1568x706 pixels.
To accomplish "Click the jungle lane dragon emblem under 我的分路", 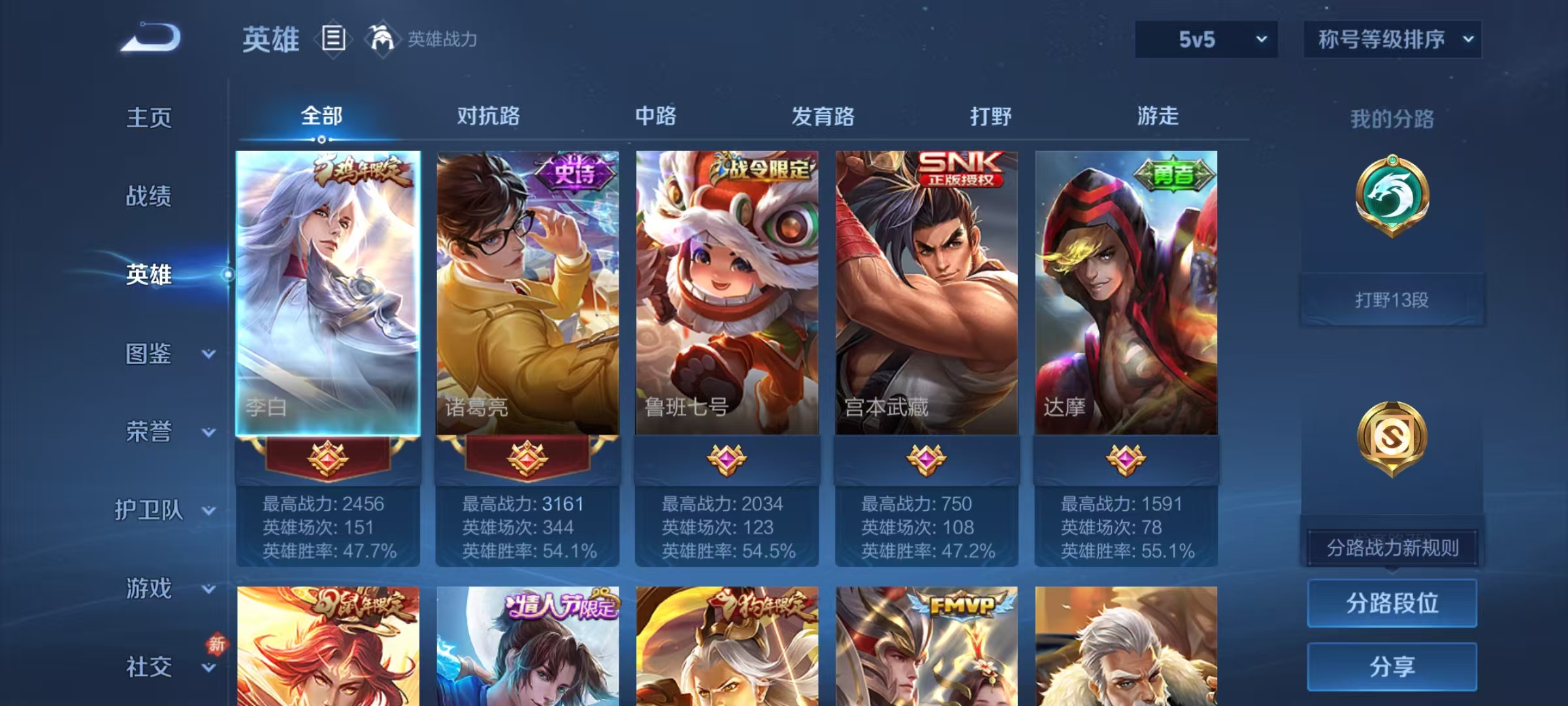I will coord(1392,195).
